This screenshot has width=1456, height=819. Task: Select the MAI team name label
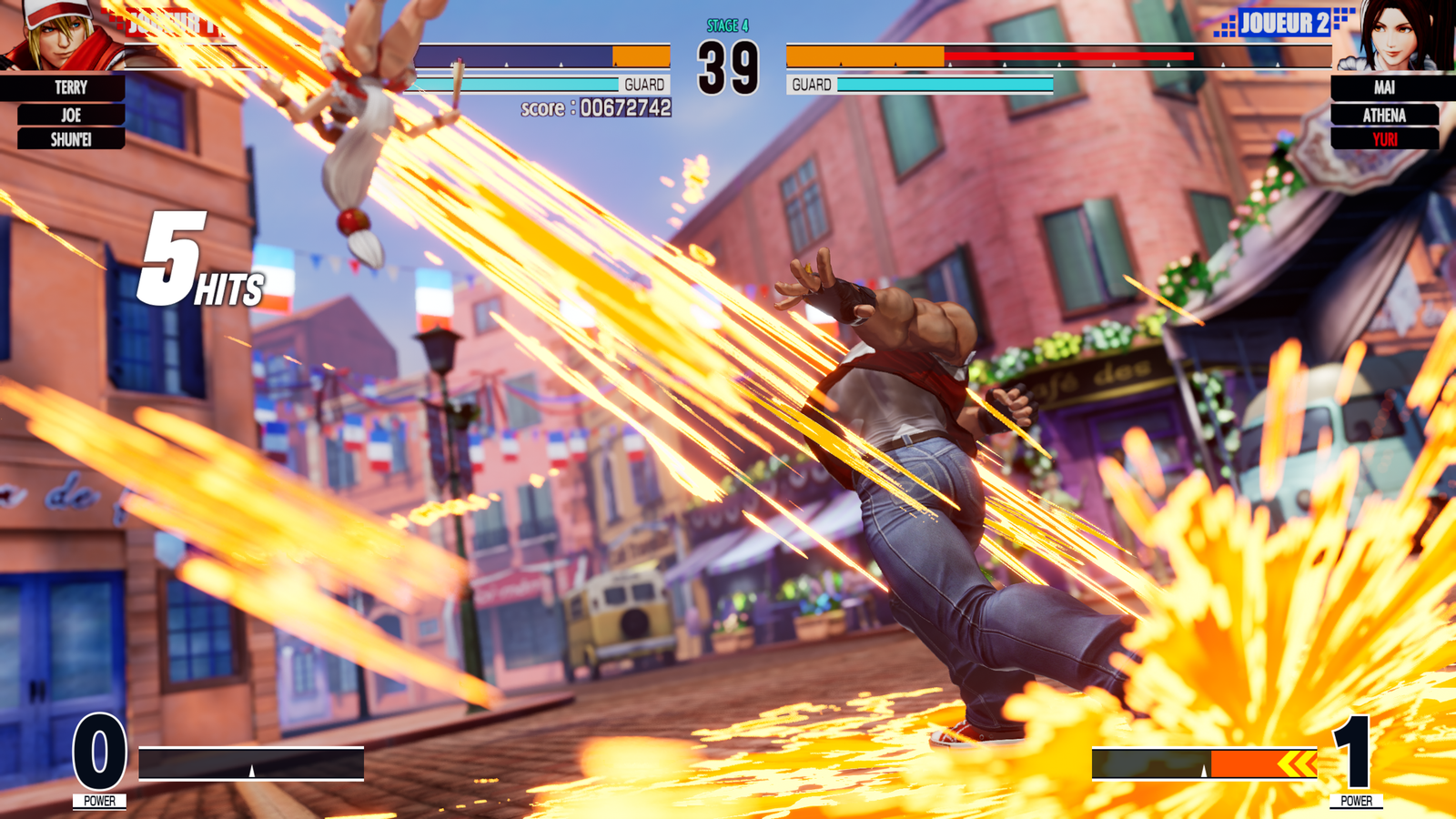pyautogui.click(x=1384, y=87)
